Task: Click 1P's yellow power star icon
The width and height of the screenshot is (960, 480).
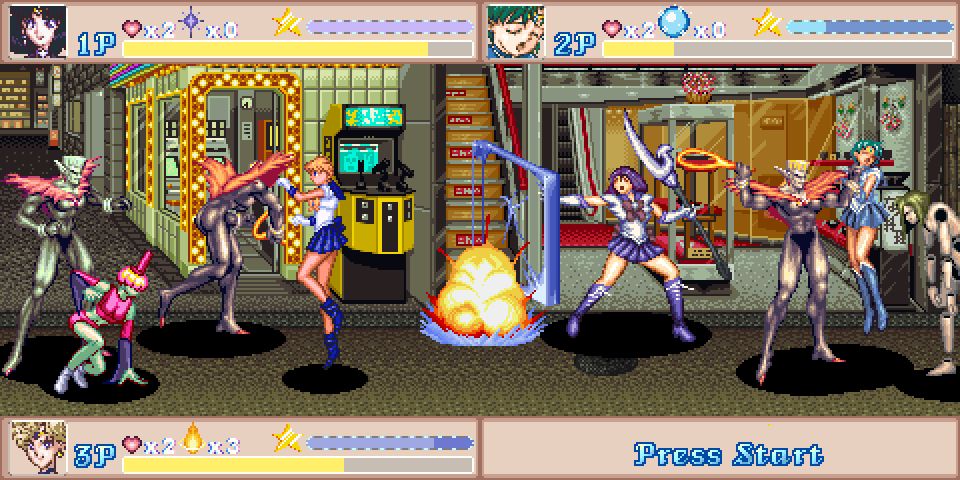Action: 288,22
